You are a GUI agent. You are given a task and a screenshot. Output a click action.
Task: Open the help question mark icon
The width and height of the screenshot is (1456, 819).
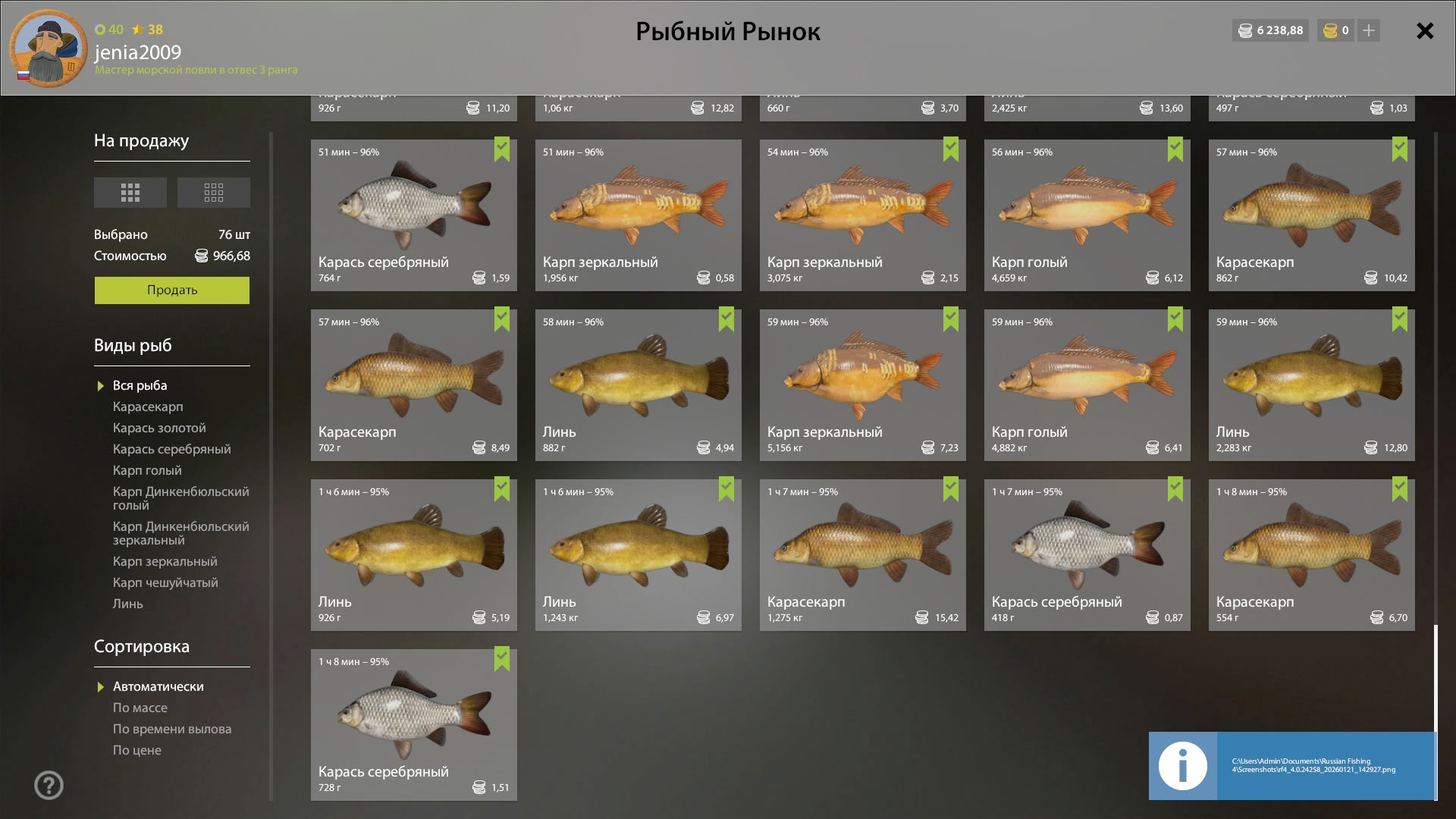point(49,786)
